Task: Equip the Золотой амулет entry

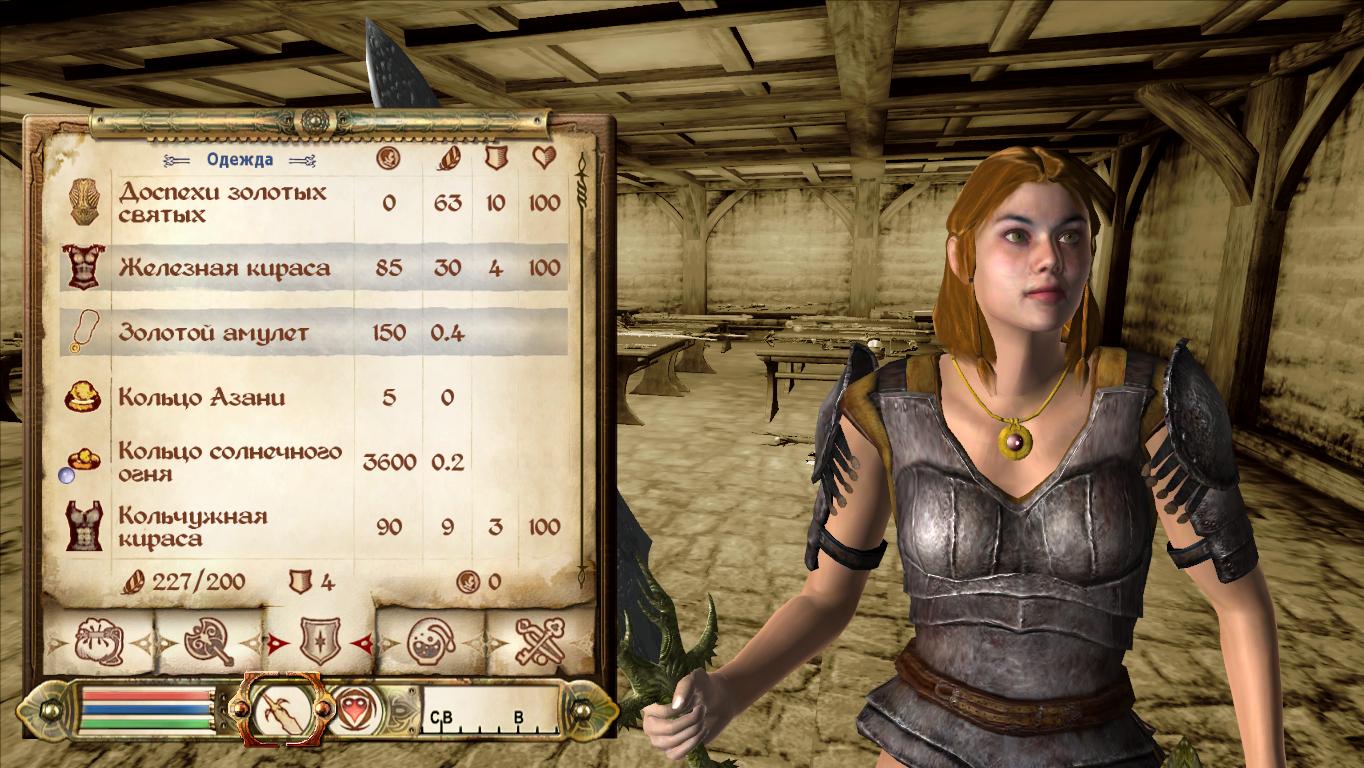Action: tap(214, 333)
